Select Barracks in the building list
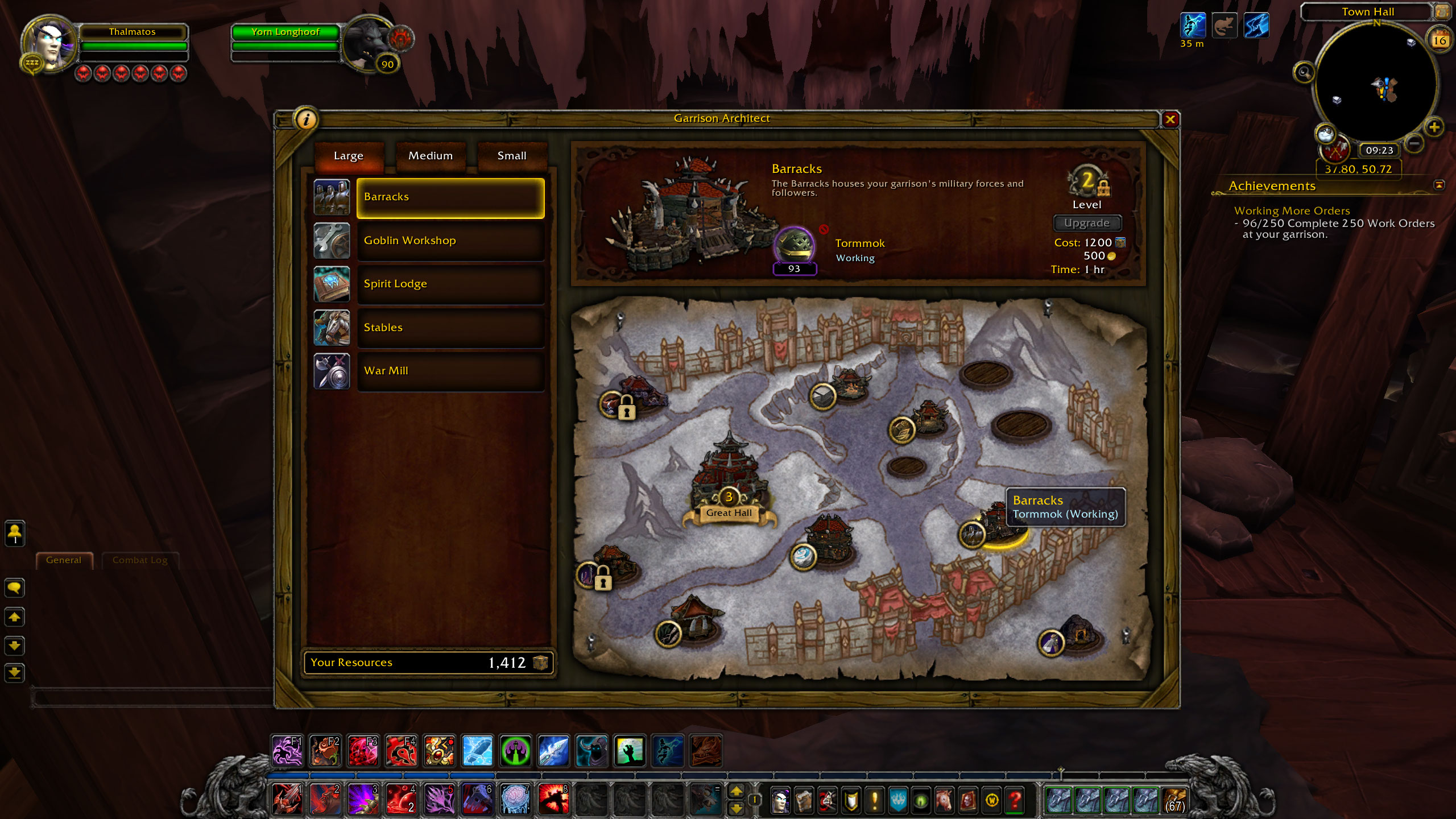The height and width of the screenshot is (819, 1456). click(450, 197)
